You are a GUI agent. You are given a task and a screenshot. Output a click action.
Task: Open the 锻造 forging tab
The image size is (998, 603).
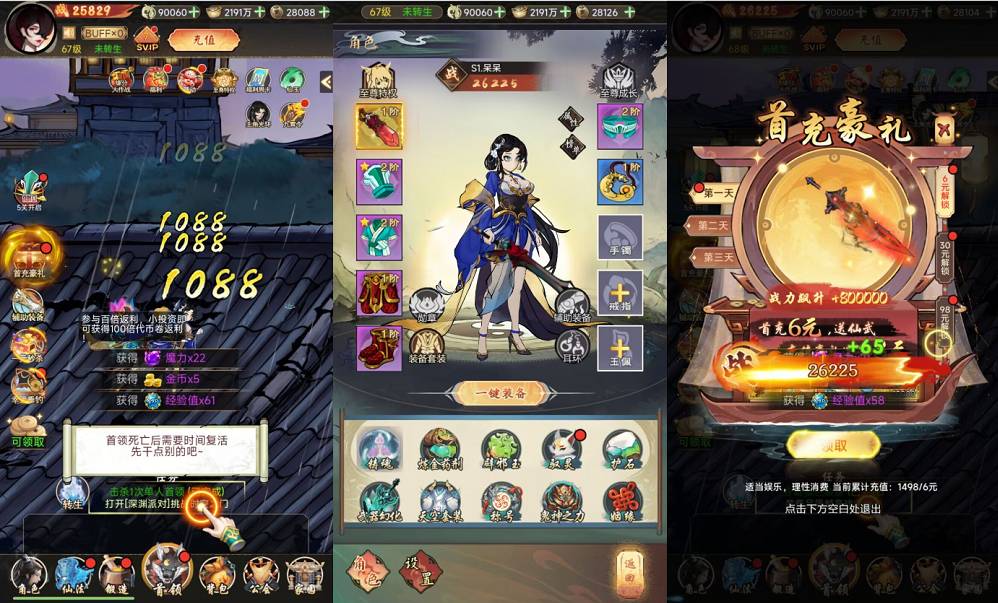click(118, 574)
